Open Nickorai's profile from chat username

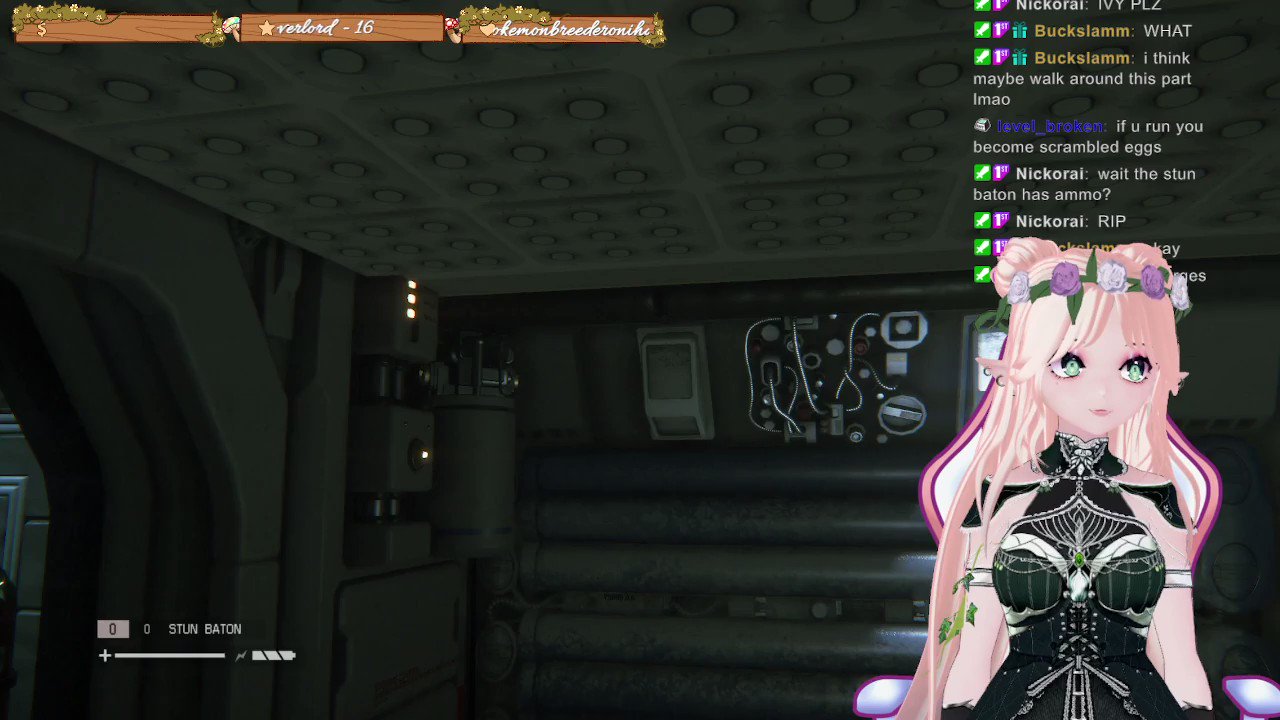1048,173
